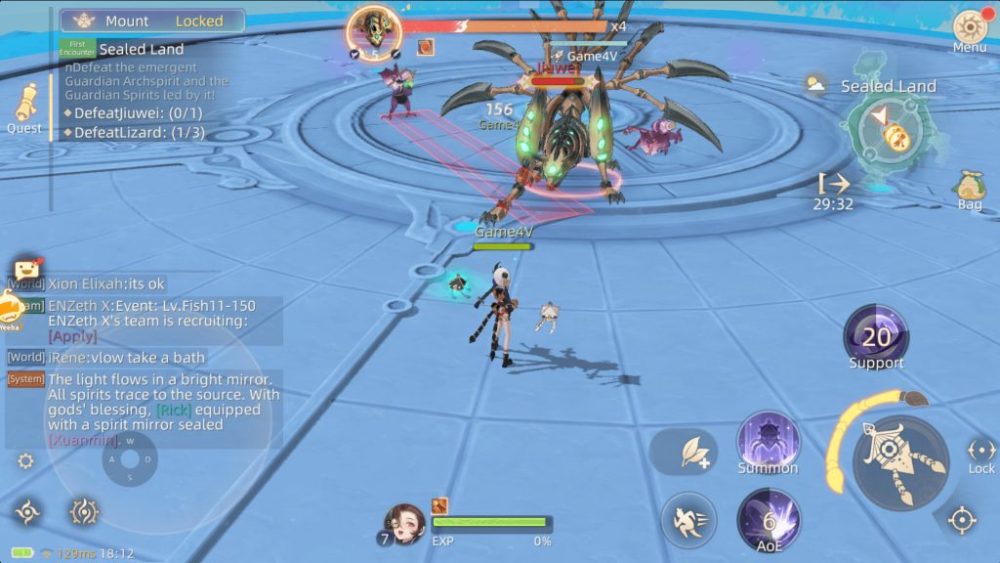Toggle the Mount Locked button
The height and width of the screenshot is (563, 1000).
coord(152,20)
